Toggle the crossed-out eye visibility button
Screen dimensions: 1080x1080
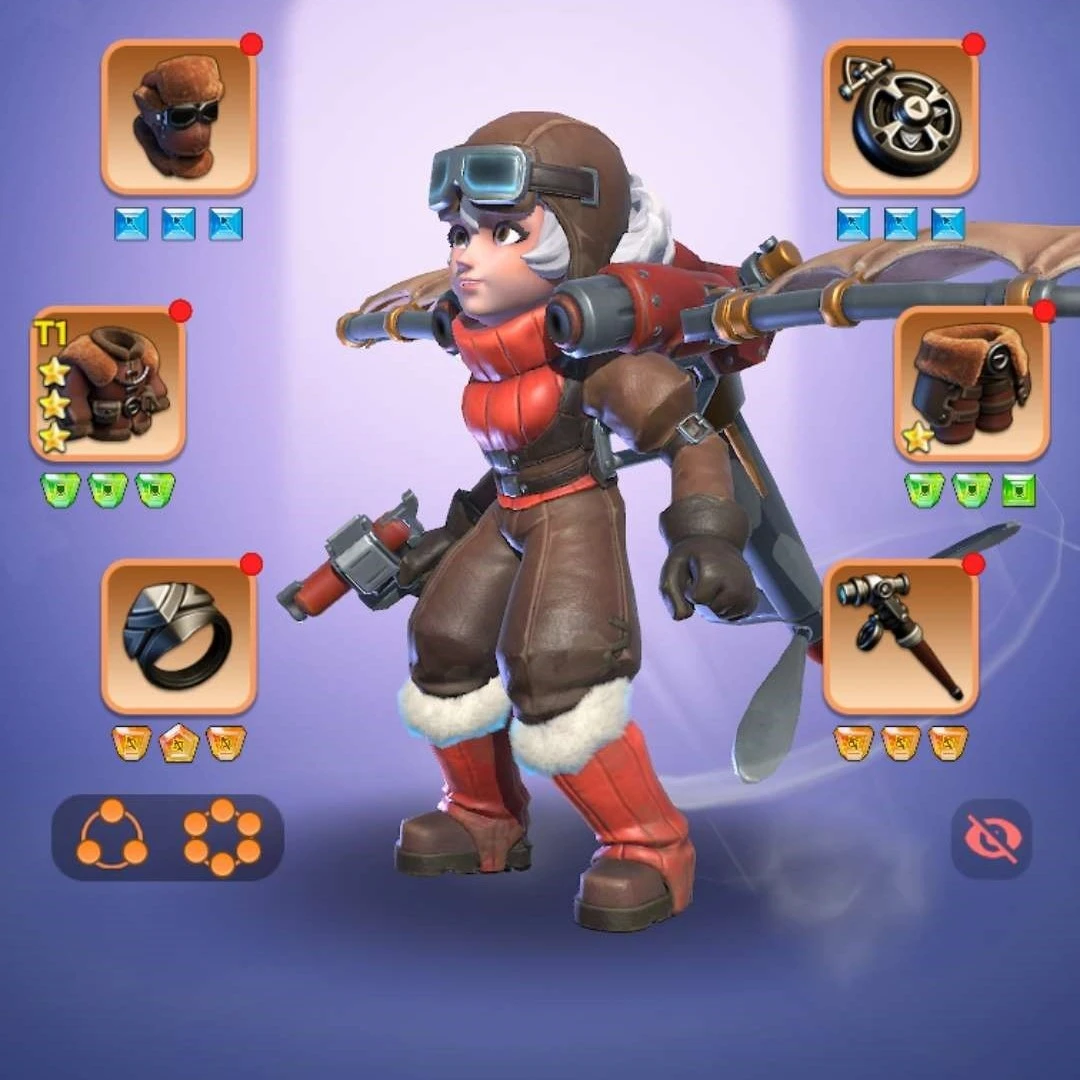(990, 838)
